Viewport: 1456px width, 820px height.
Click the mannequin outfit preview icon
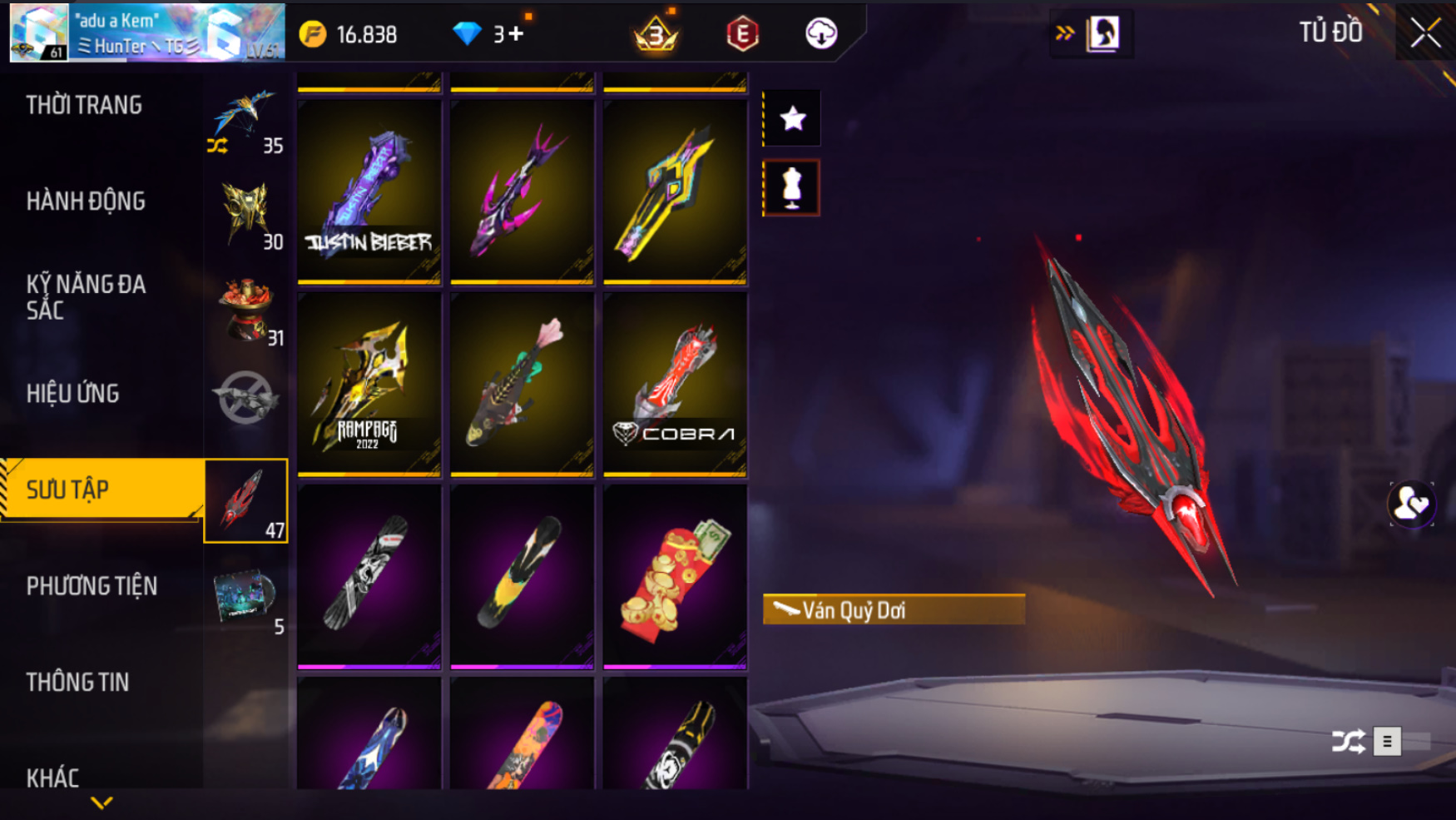coord(792,188)
